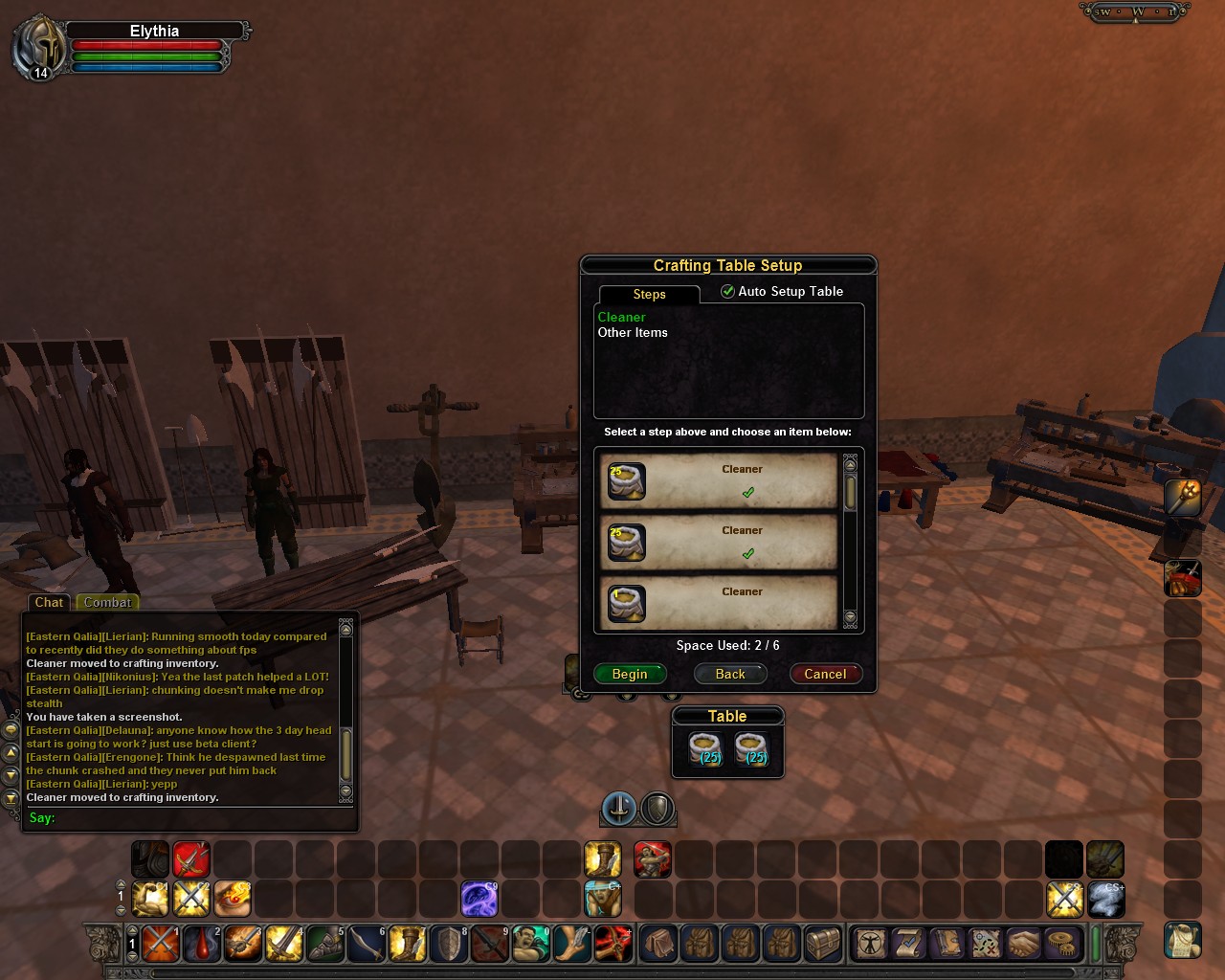Viewport: 1225px width, 980px height.
Task: Switch to the Combat chat tab
Action: pos(107,602)
